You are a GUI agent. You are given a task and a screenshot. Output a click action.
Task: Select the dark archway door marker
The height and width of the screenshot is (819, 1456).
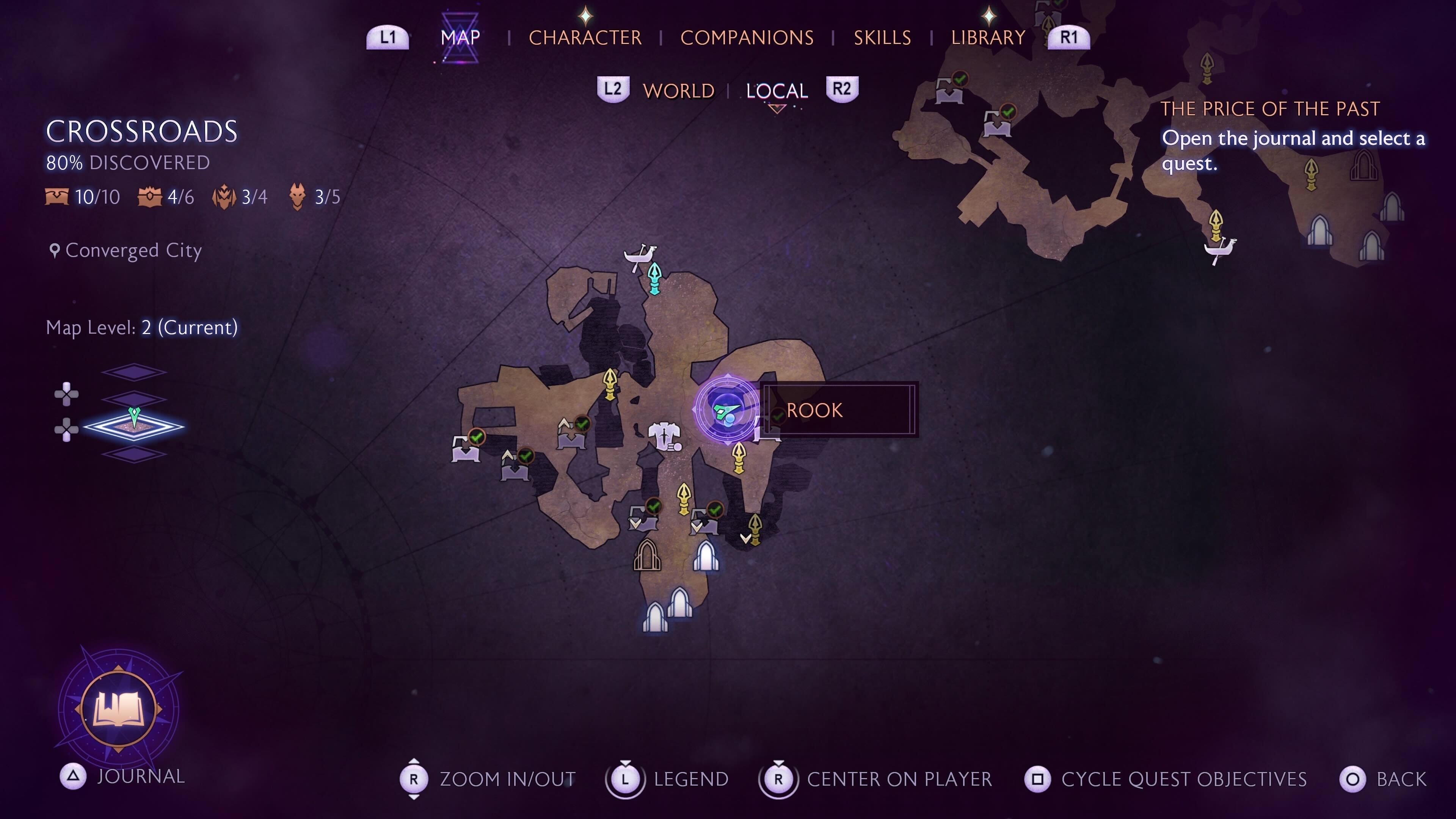pyautogui.click(x=646, y=554)
